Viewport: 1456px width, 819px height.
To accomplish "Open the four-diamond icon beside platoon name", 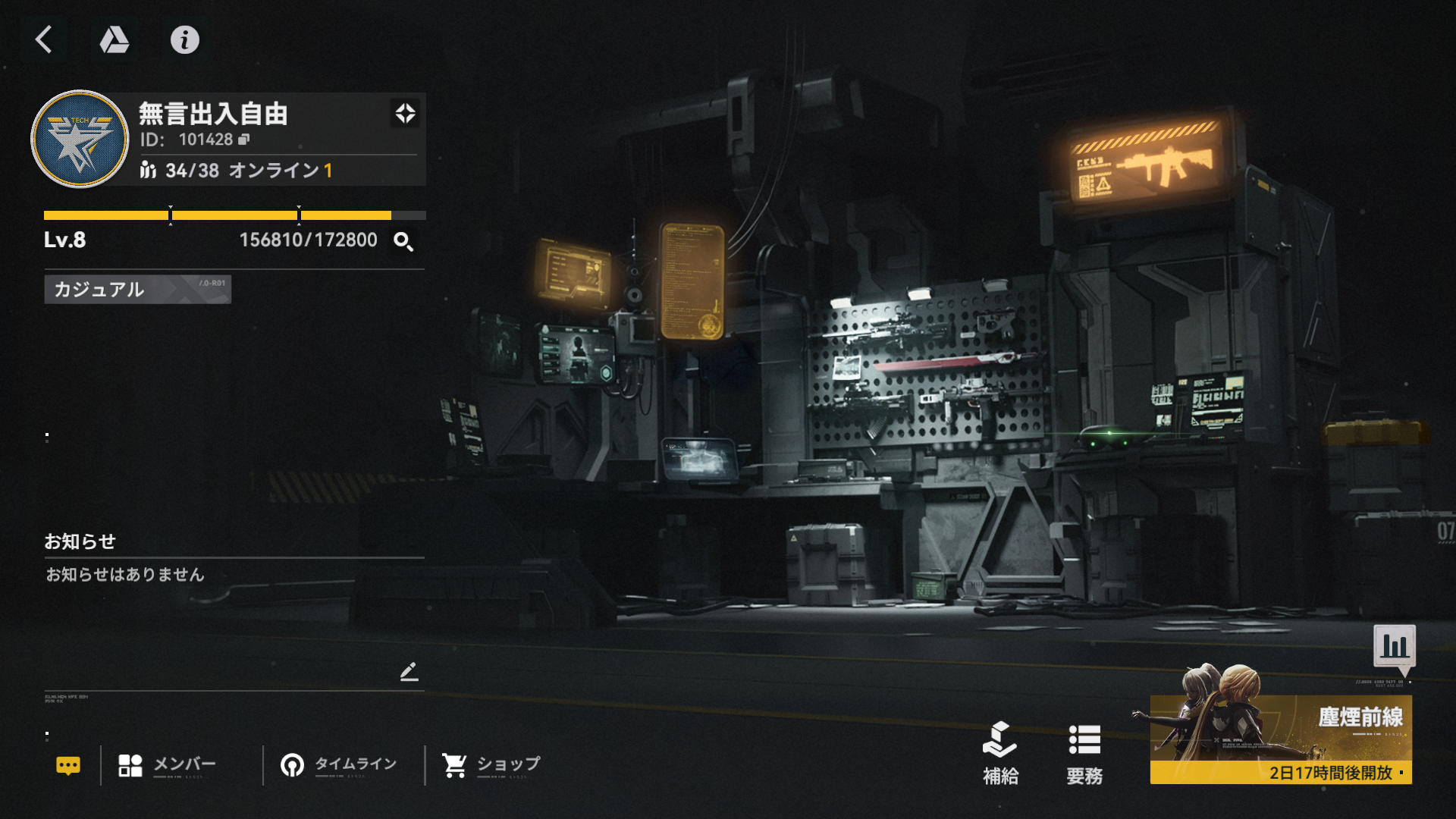I will pos(405,114).
